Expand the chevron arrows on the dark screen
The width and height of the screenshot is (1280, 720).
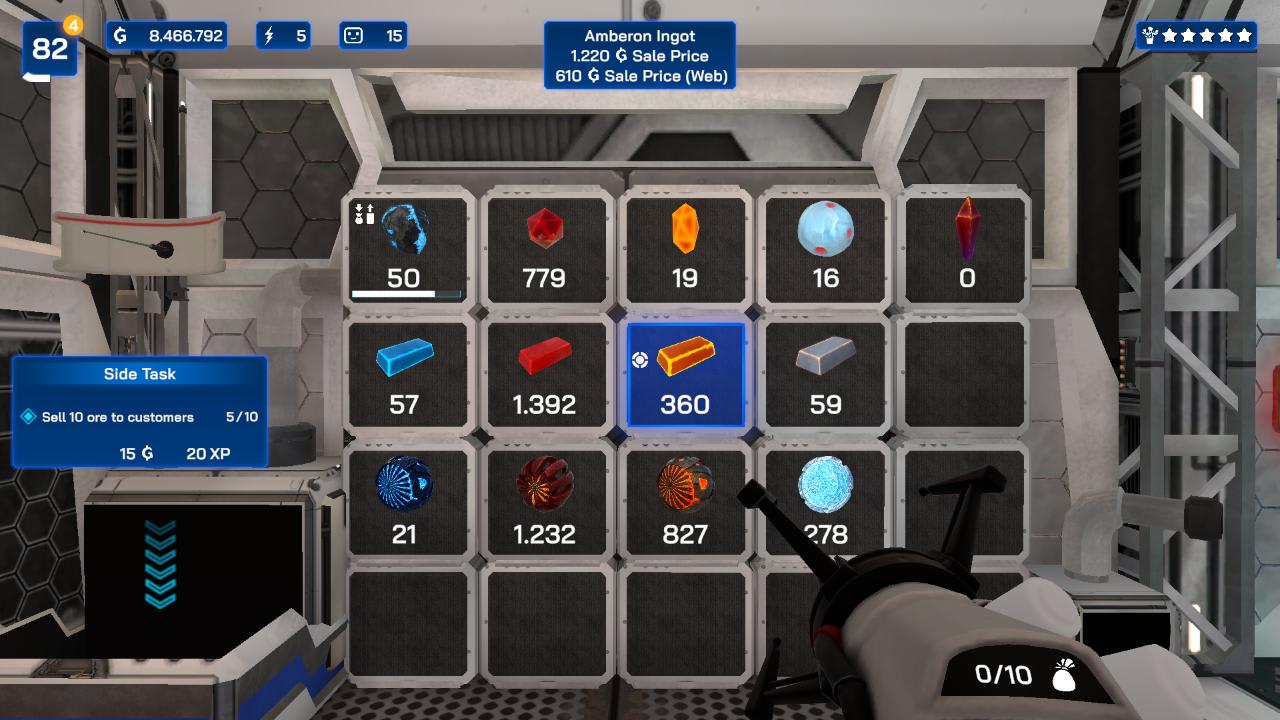(160, 567)
